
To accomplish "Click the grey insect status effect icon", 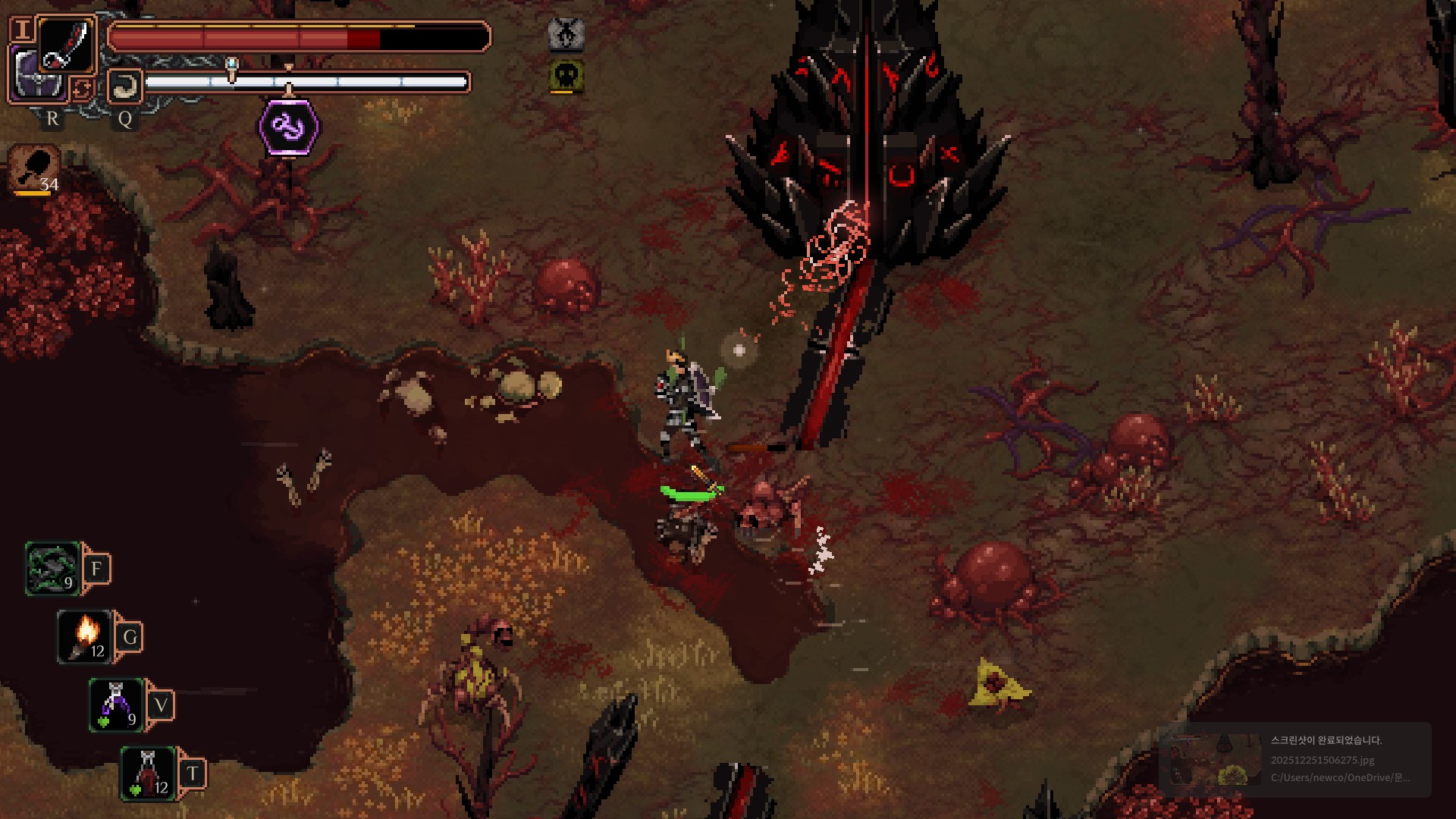I will click(566, 34).
